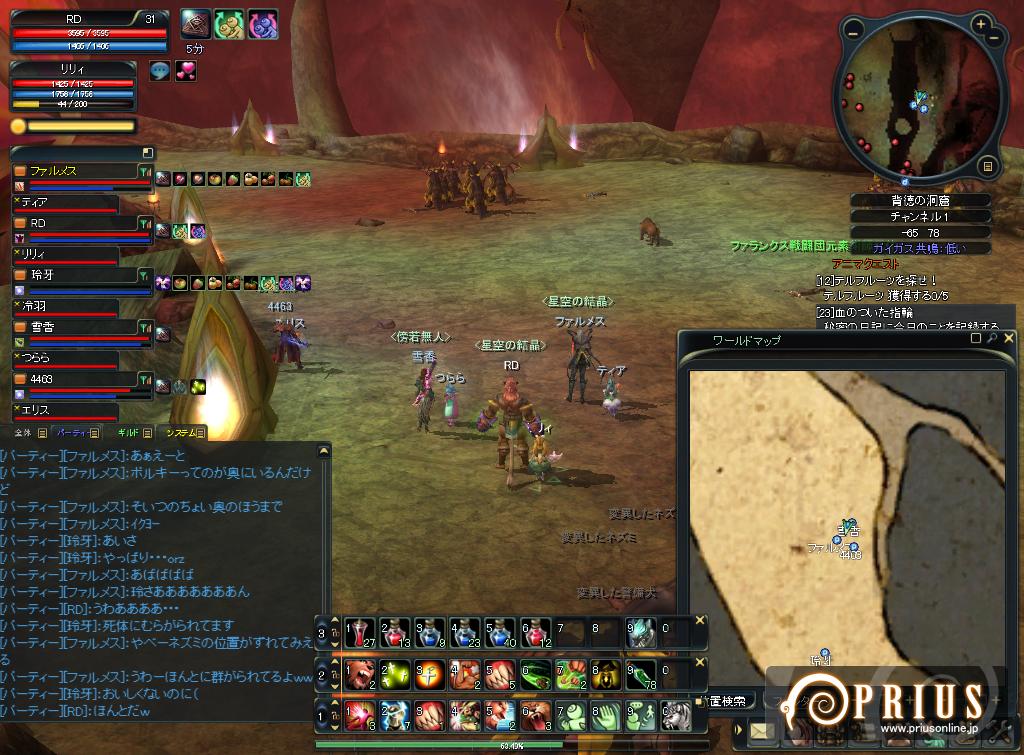
Task: Switch to the 全体 chat tab
Action: coord(23,433)
